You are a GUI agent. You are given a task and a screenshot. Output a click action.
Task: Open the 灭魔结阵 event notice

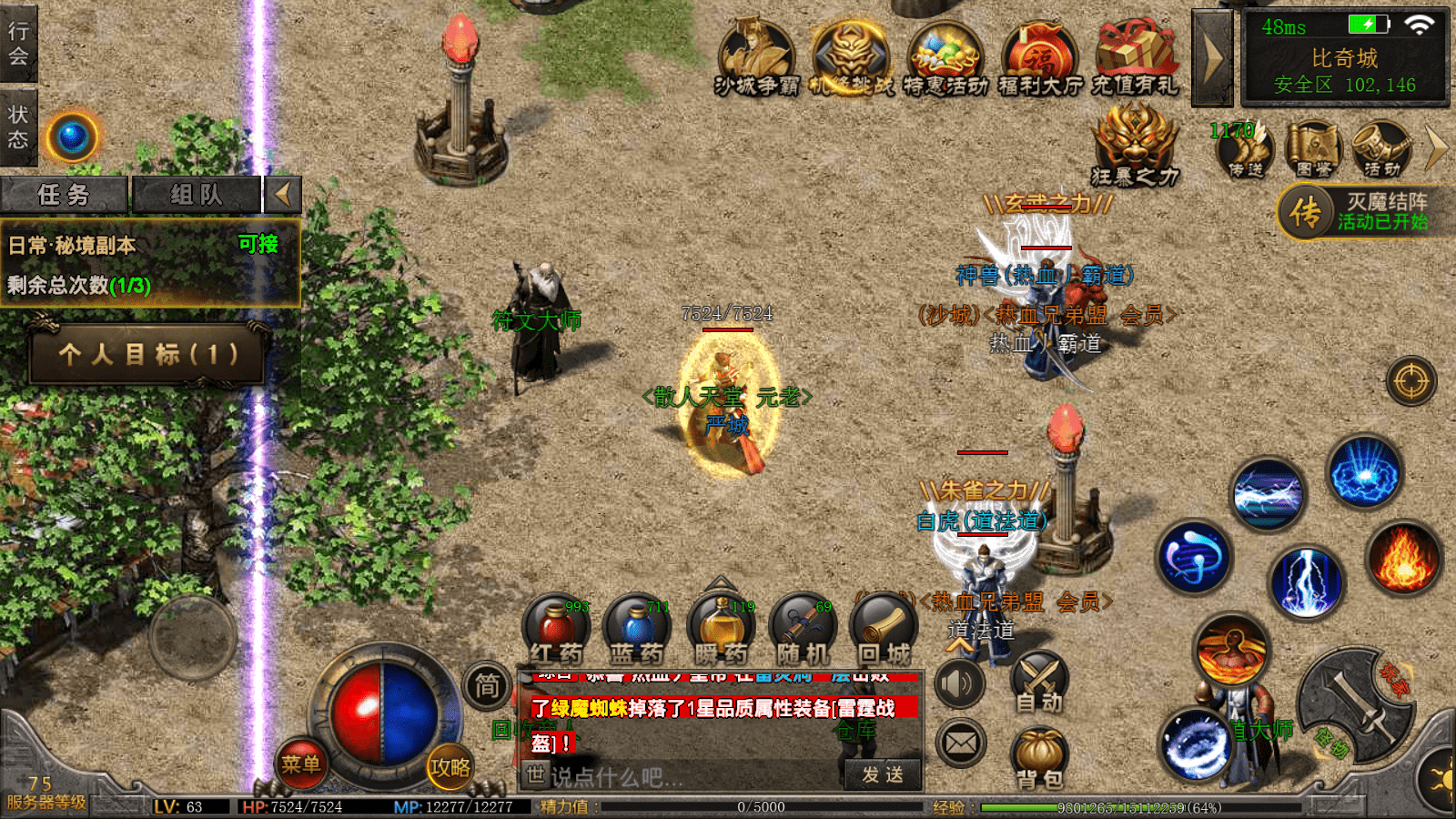(1365, 212)
